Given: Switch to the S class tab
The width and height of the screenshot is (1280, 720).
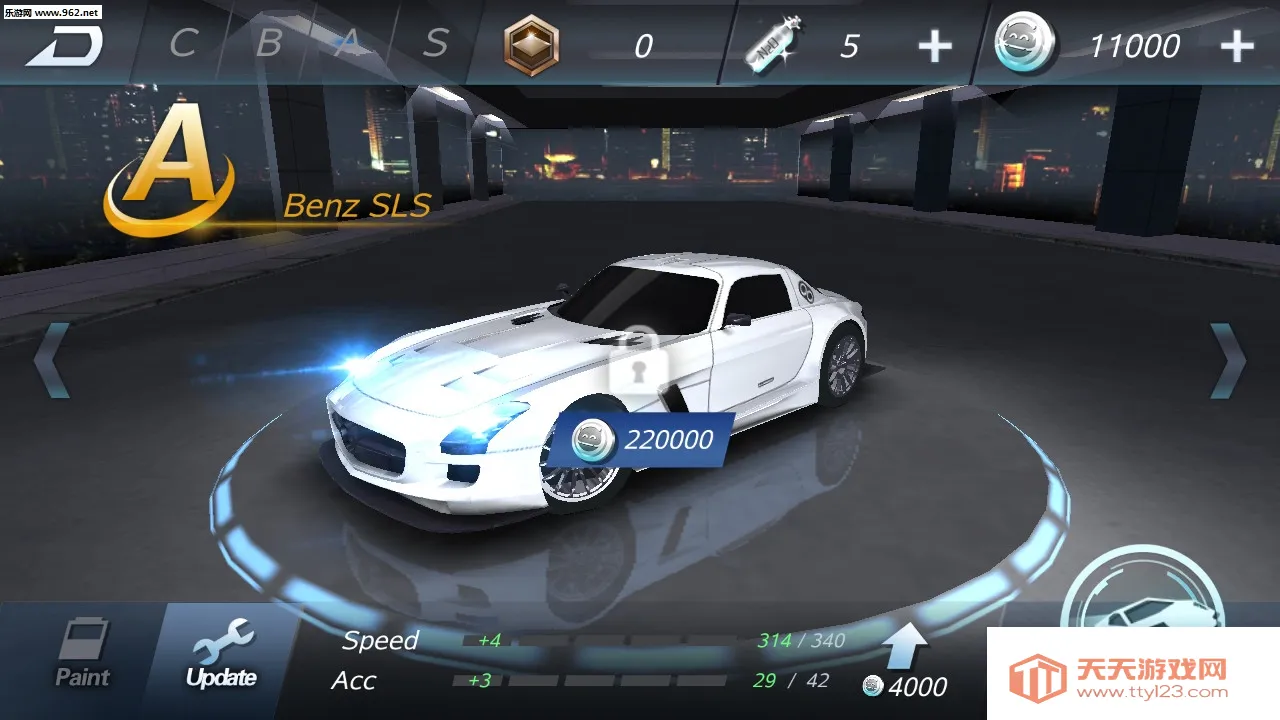Looking at the screenshot, I should click(436, 40).
